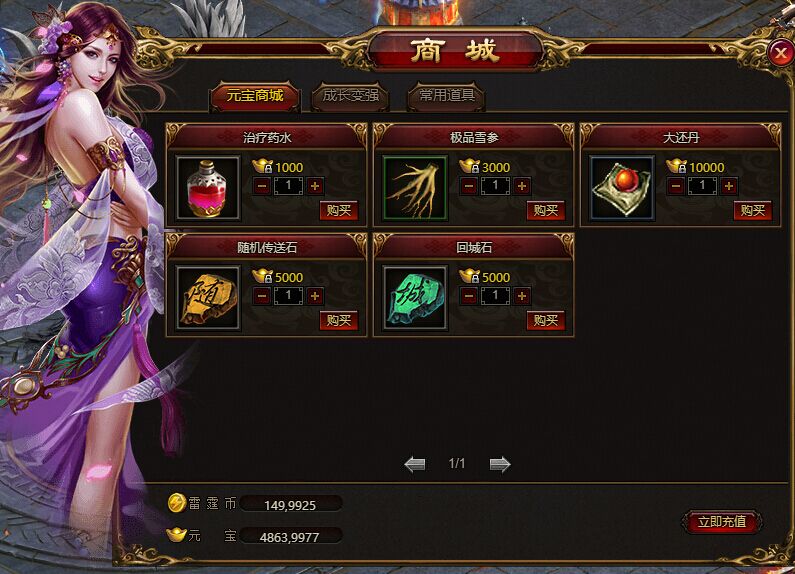Choose the green 回城石 stone icon
This screenshot has width=795, height=574.
[x=415, y=297]
